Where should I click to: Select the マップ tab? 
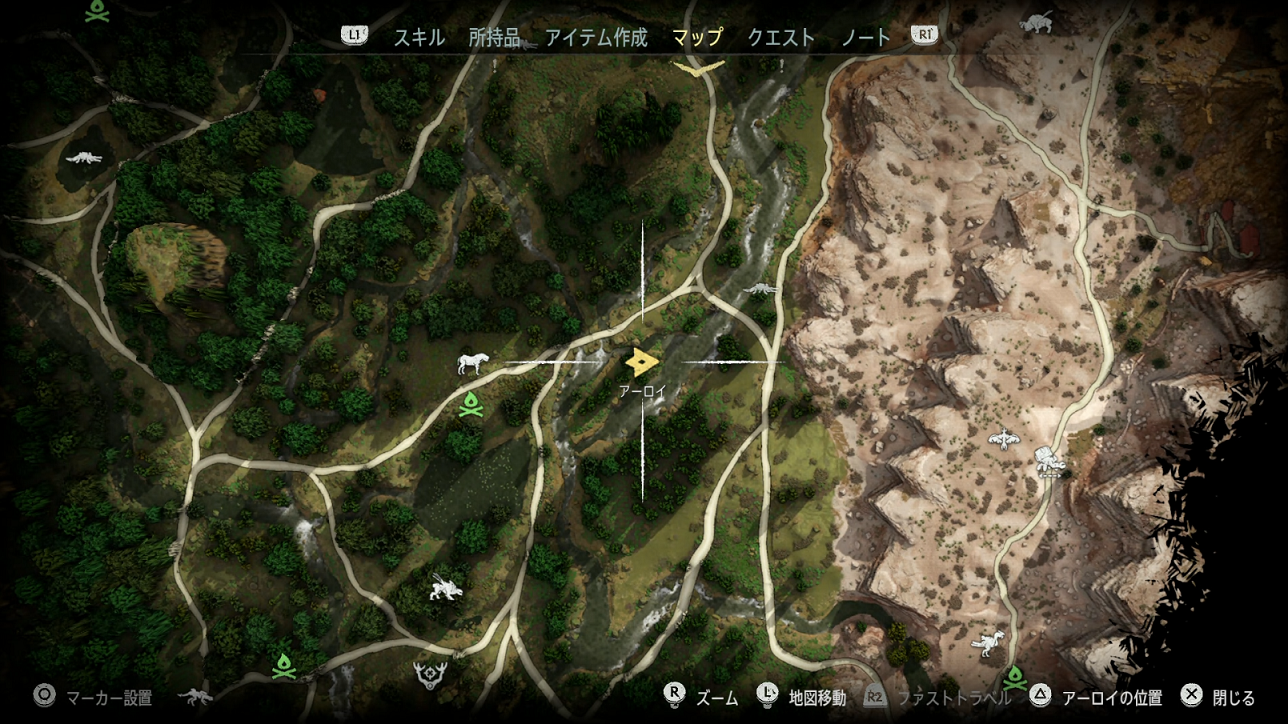[x=697, y=38]
